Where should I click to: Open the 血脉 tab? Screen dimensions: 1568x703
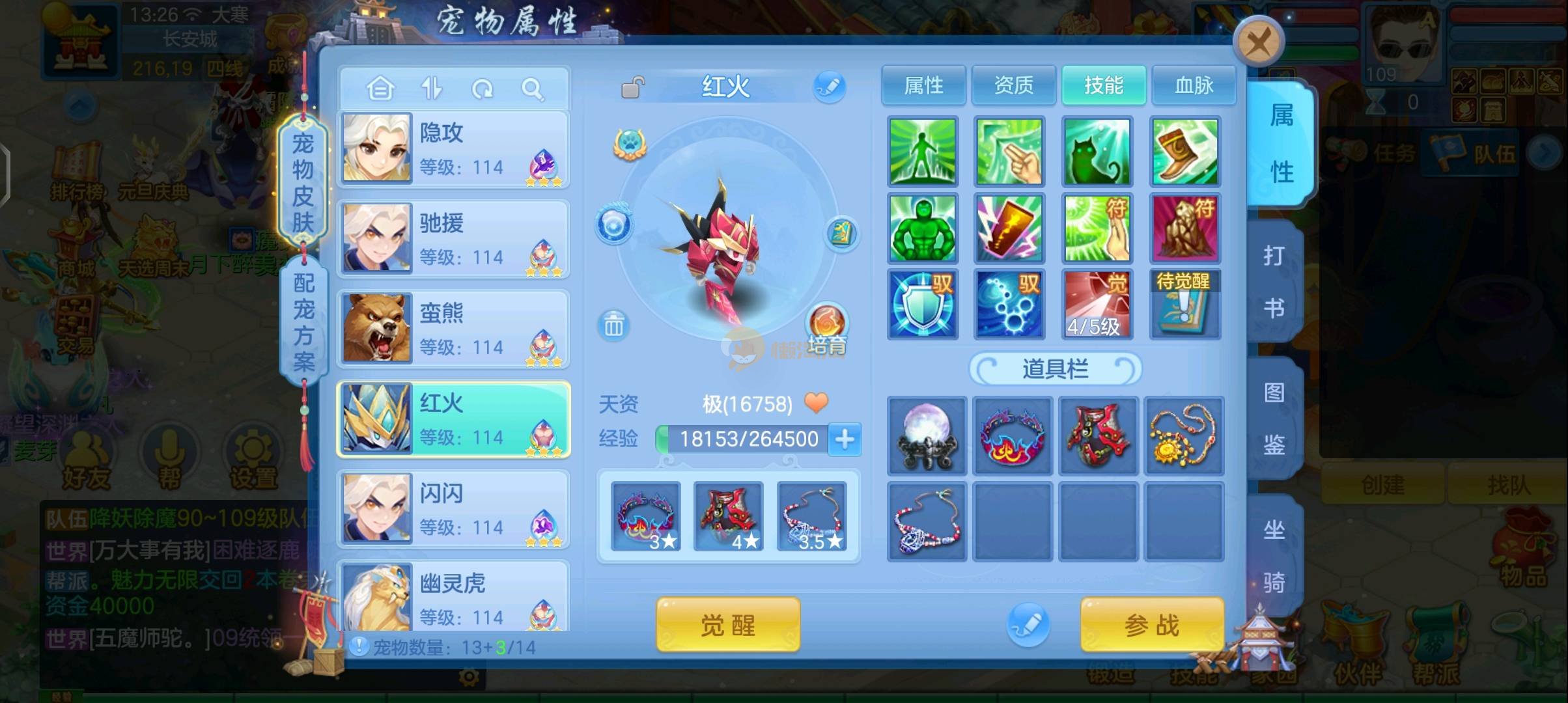coord(1194,85)
